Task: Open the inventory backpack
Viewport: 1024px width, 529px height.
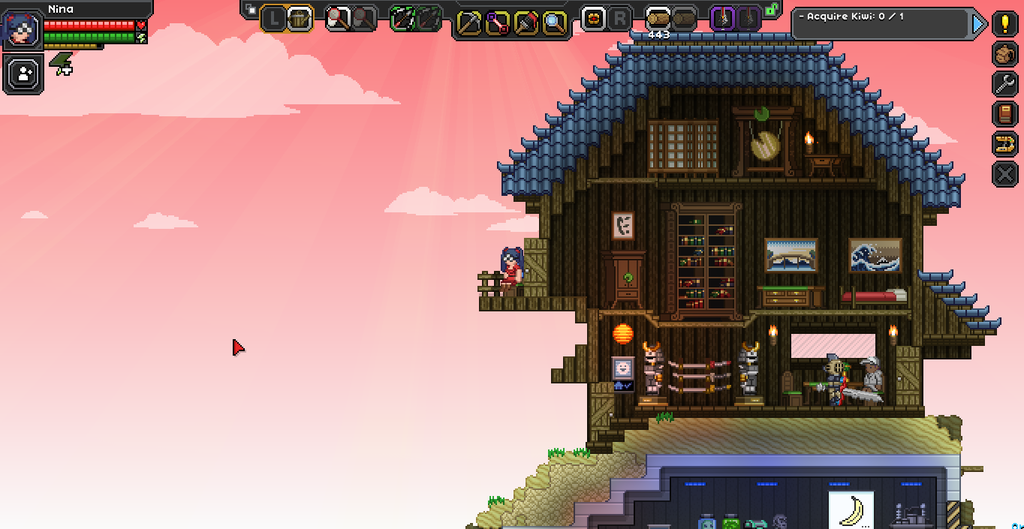Action: [x=1005, y=54]
